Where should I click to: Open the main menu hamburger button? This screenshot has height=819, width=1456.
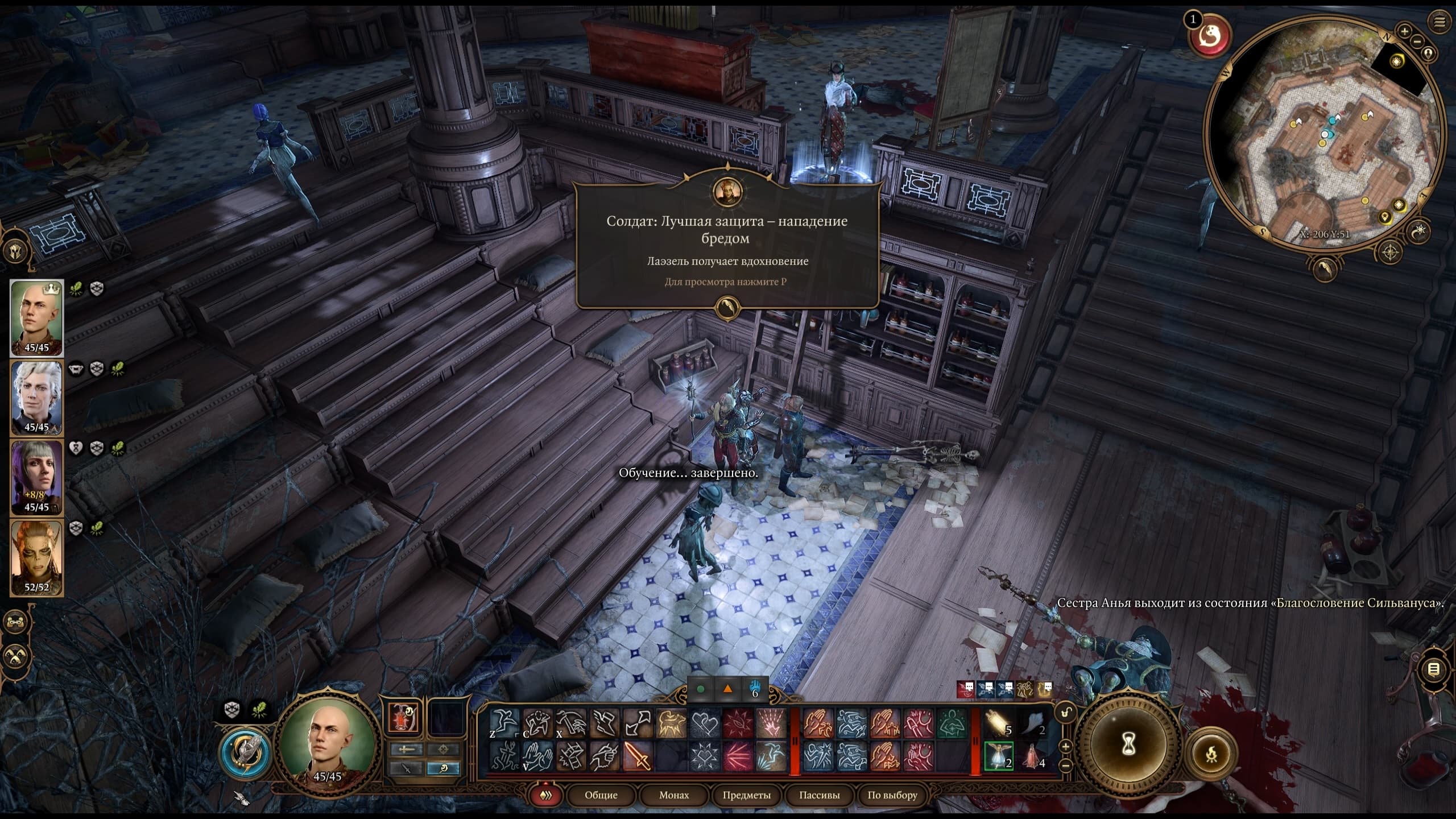click(1440, 22)
